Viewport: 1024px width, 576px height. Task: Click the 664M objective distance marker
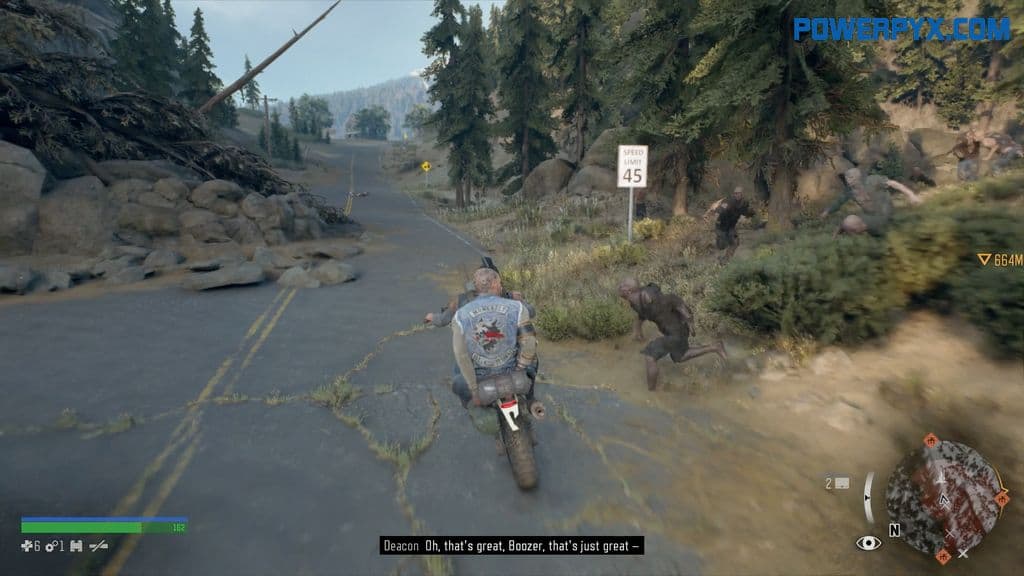(999, 260)
